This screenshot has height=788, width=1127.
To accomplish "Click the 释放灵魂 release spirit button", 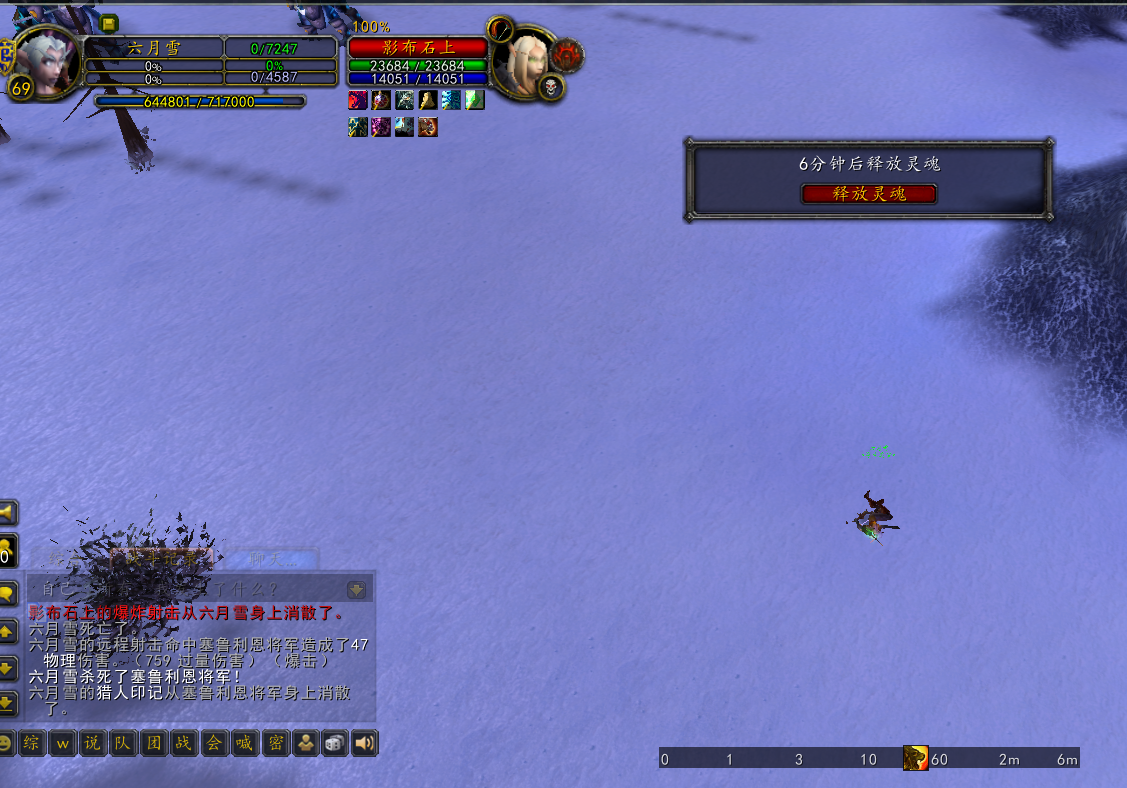I will coord(869,194).
